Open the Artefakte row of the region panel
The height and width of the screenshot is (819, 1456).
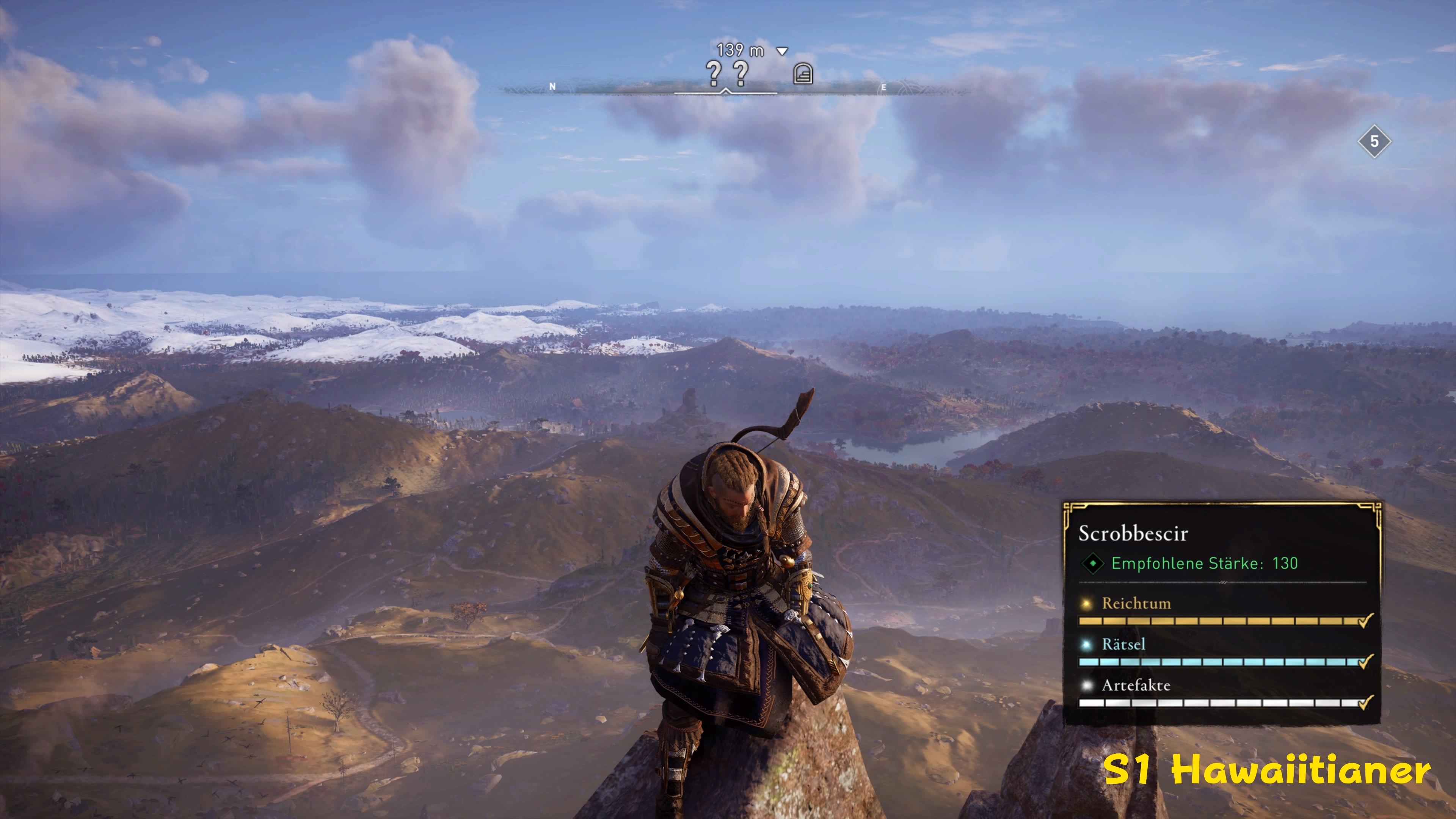[x=1136, y=686]
